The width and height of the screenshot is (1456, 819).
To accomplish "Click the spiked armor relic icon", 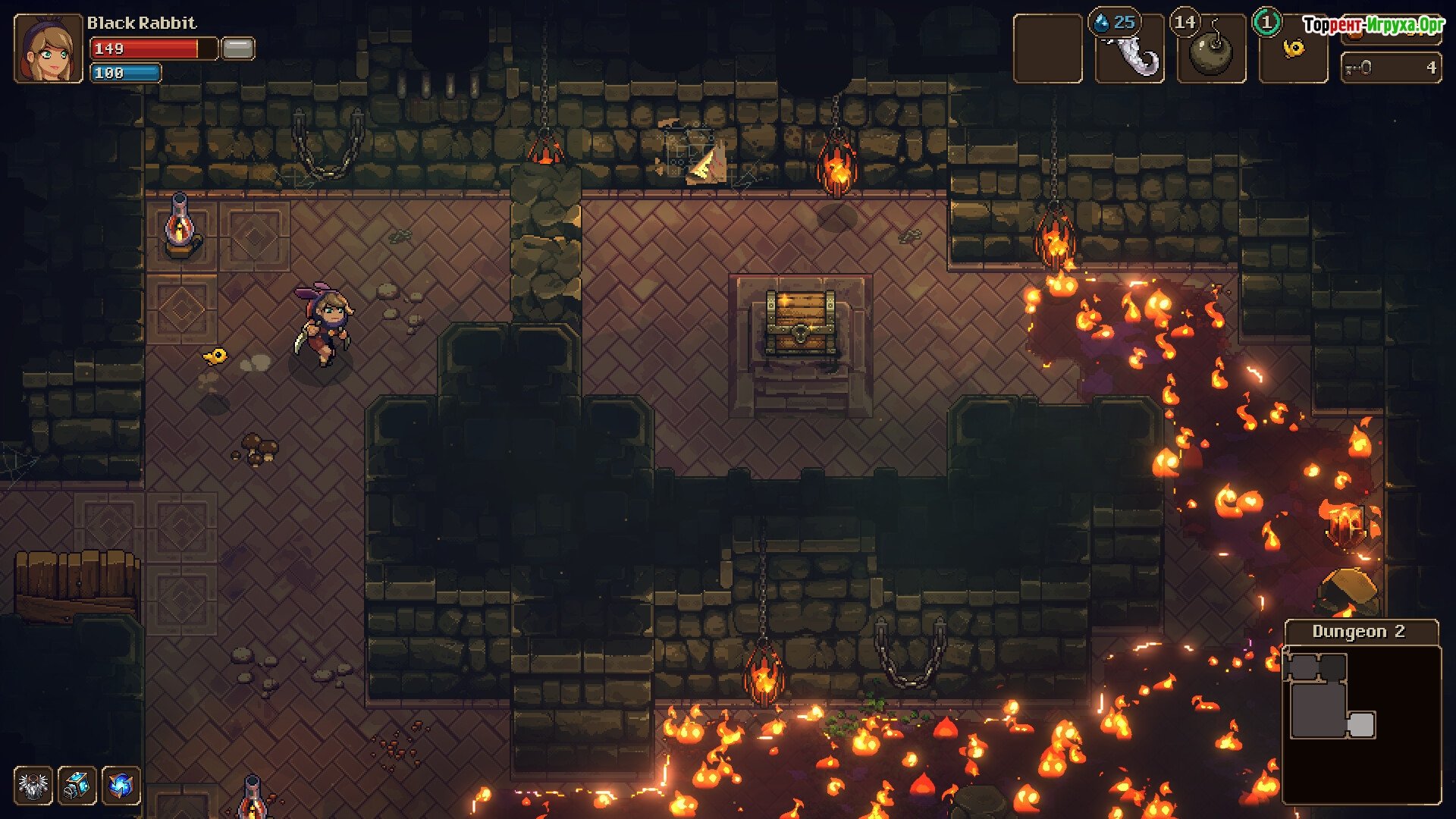I will (33, 785).
